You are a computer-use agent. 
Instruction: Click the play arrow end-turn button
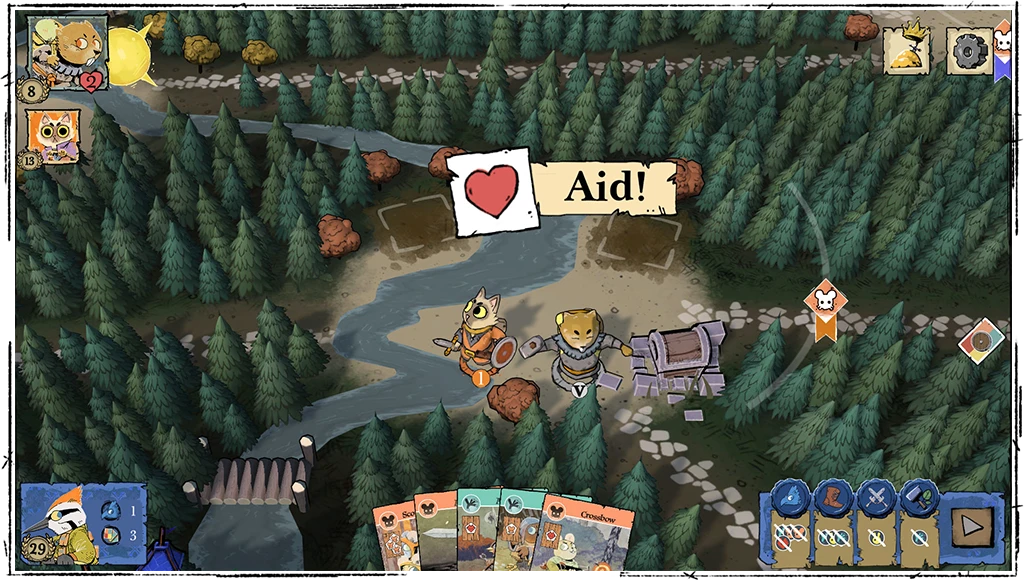click(971, 522)
